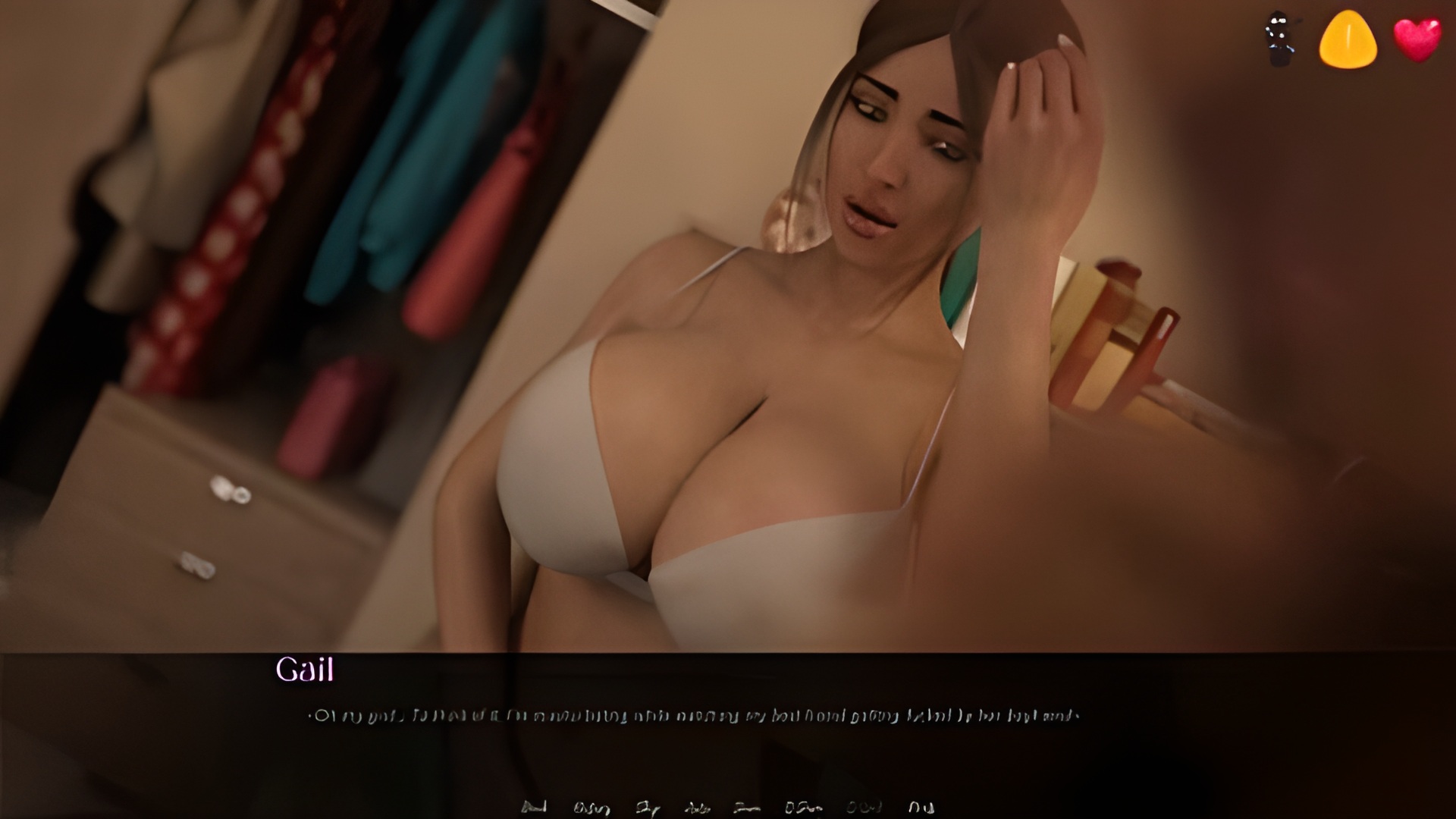Quick save with Q.Save button
This screenshot has height=819, width=1456.
coord(802,808)
